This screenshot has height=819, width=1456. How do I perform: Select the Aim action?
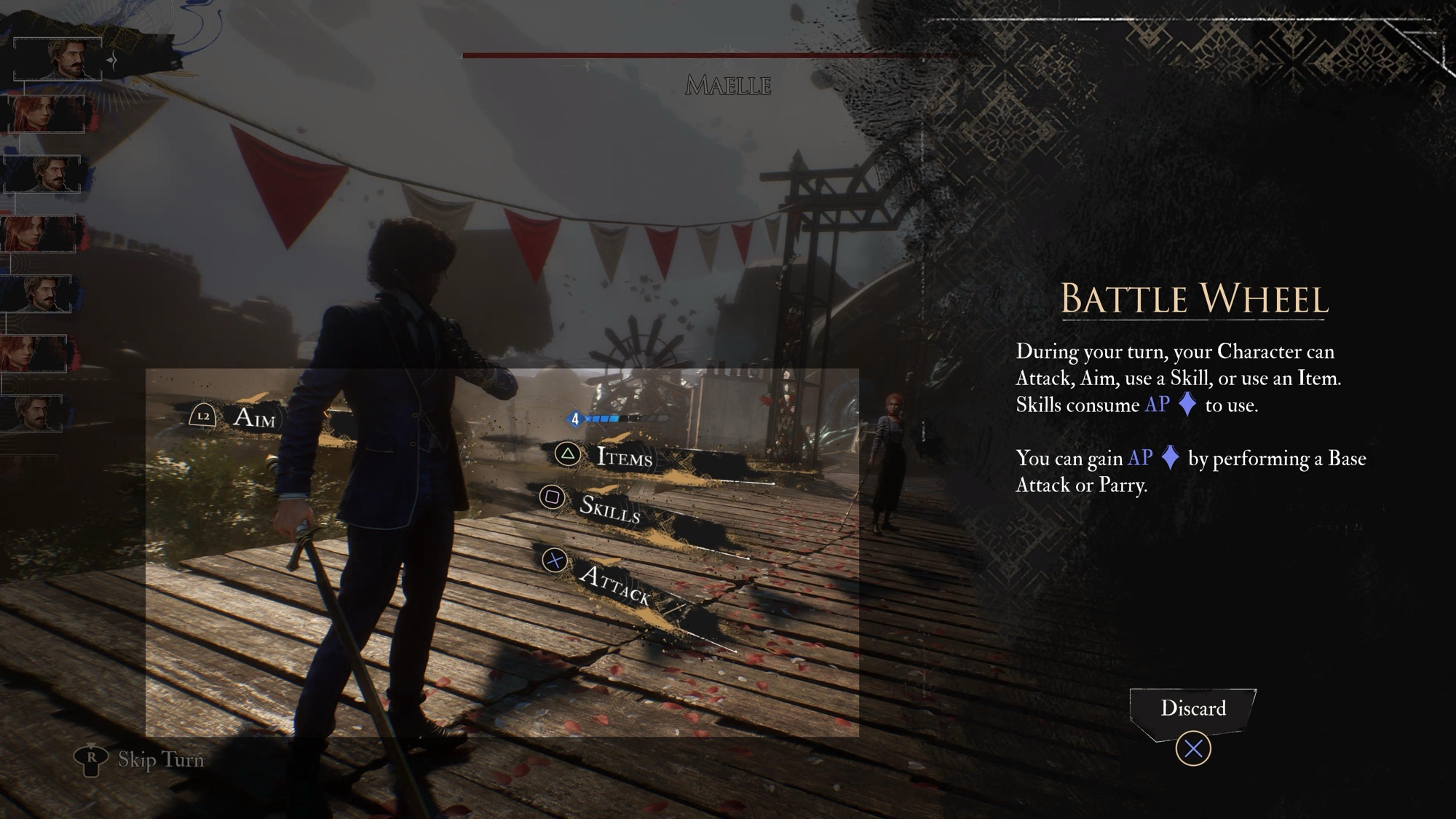(253, 418)
